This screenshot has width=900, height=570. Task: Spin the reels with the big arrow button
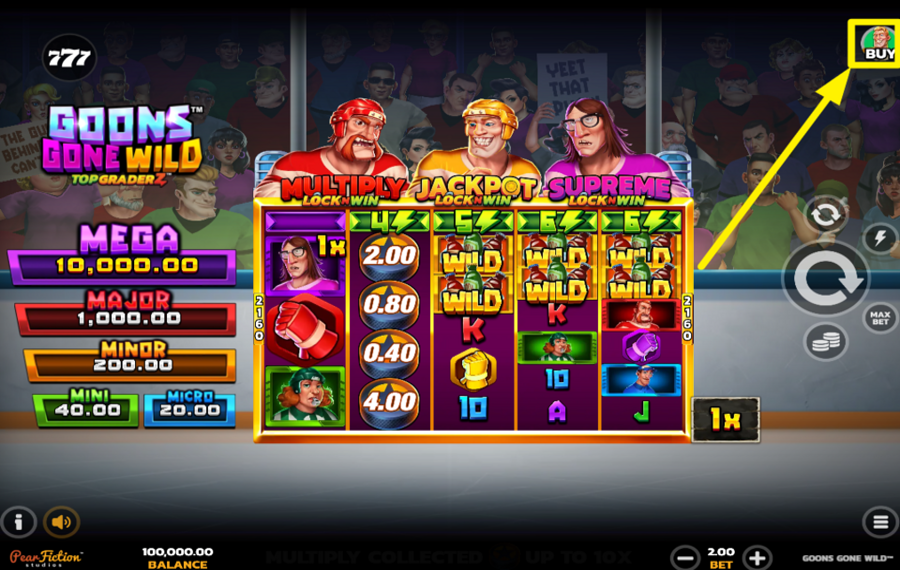tap(825, 279)
